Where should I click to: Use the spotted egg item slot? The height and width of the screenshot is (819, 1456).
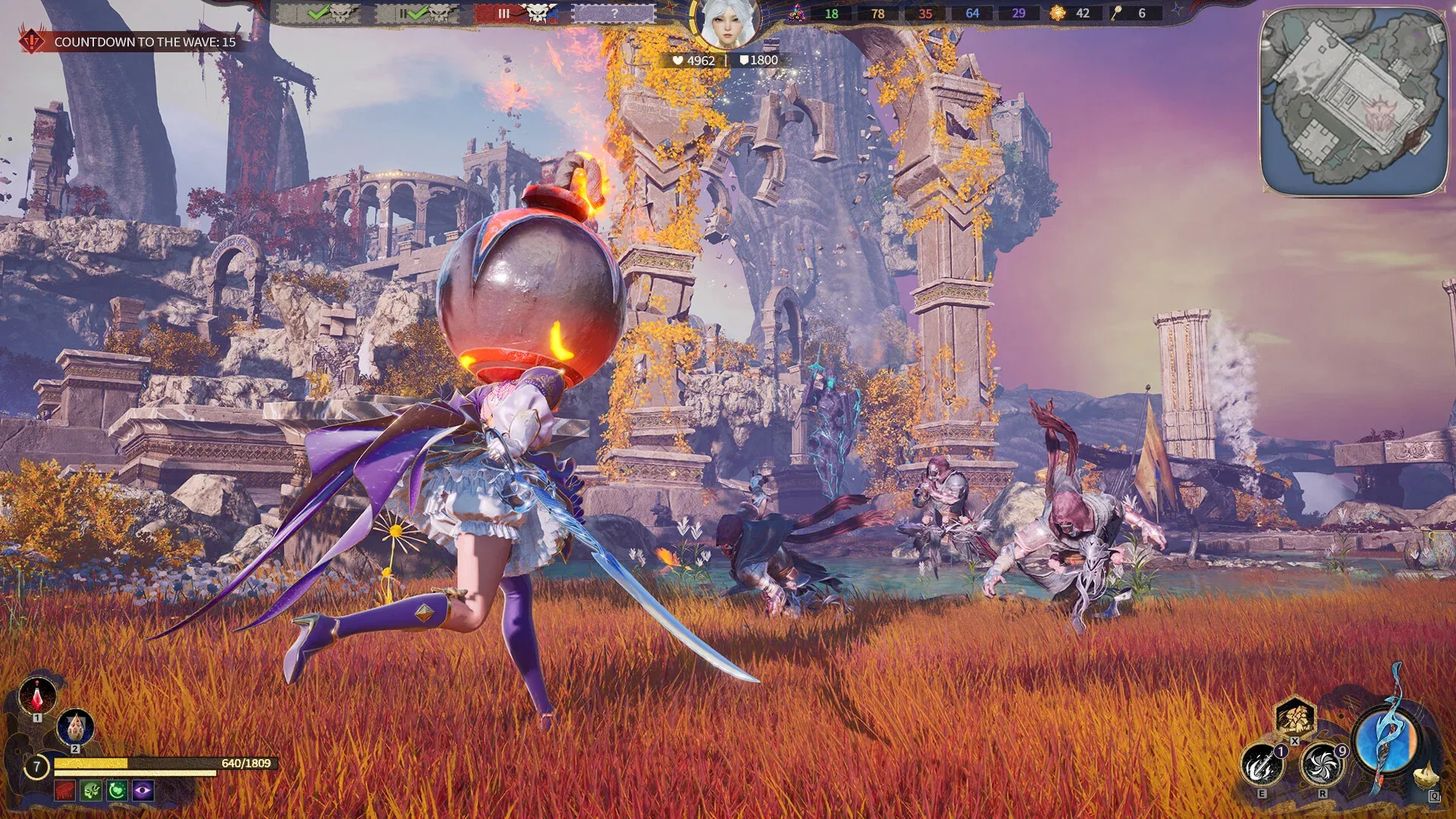point(75,726)
